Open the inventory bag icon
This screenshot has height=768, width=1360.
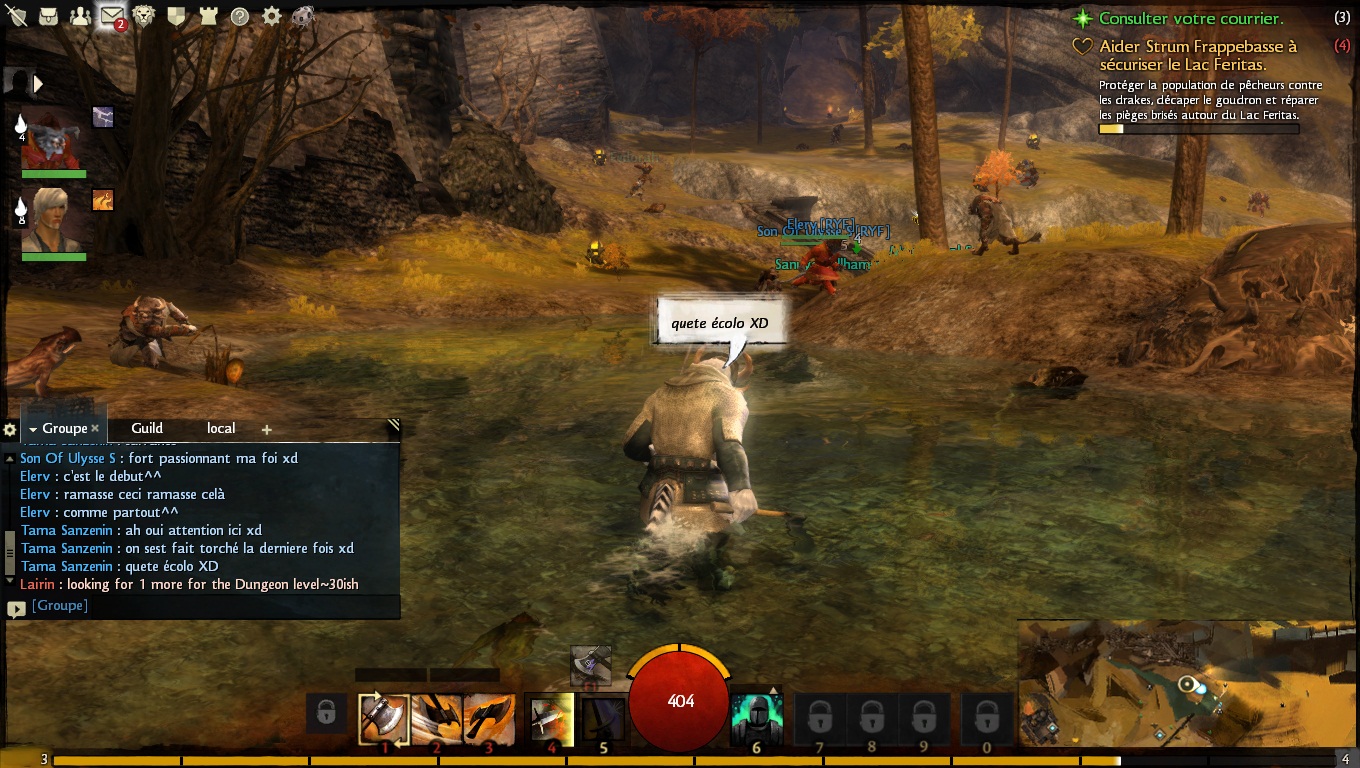click(x=47, y=16)
